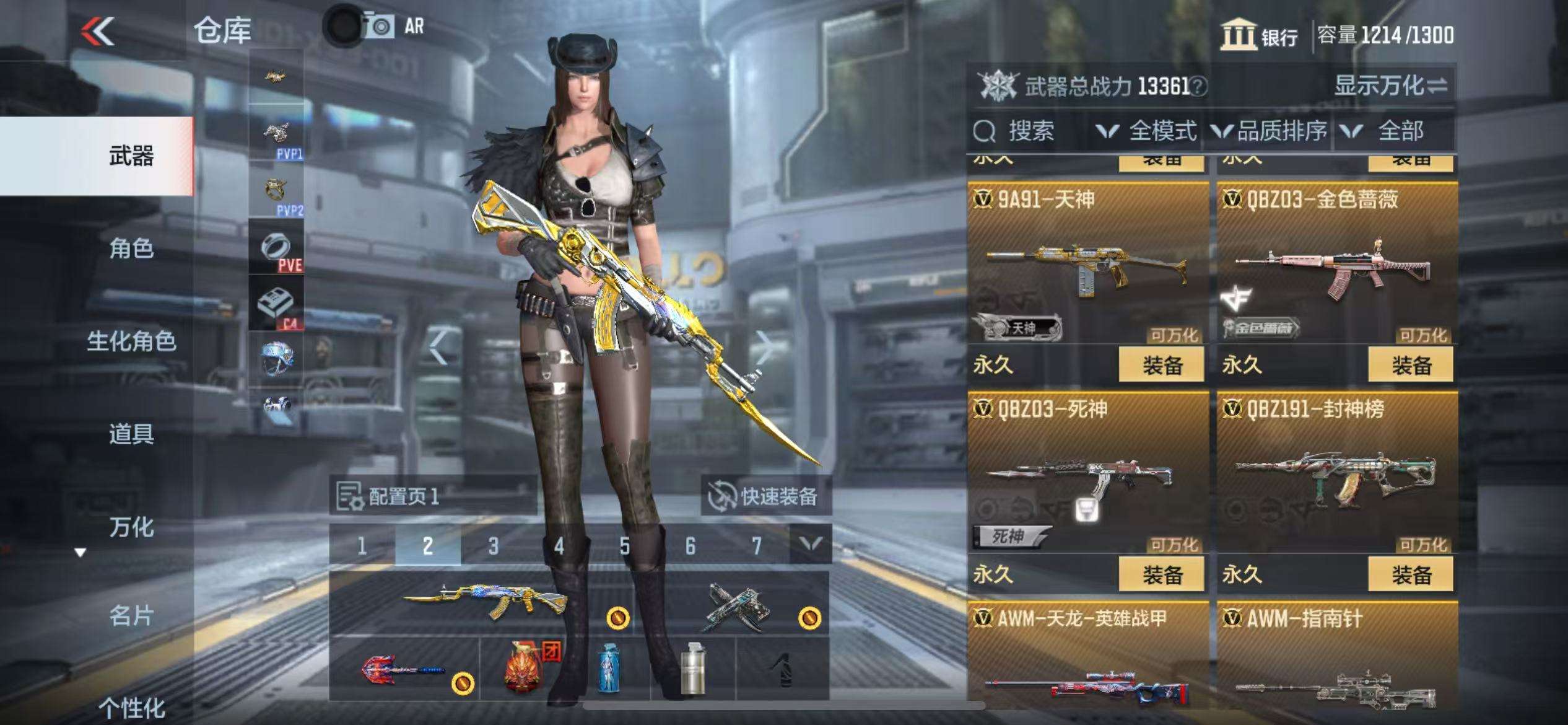This screenshot has width=1568, height=725.
Task: Switch to the 角色 category
Action: 131,248
